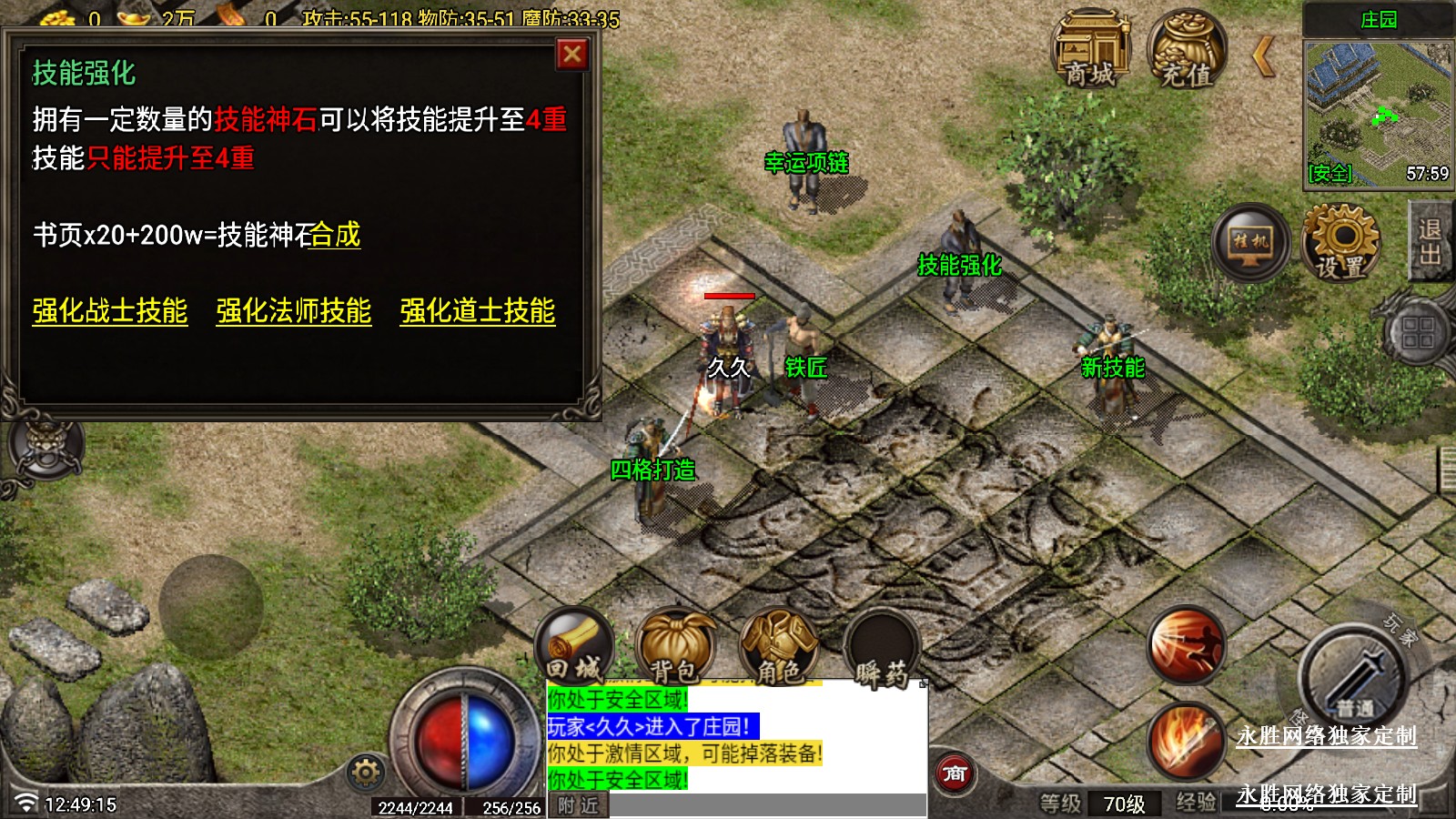Click the round red 商 button
This screenshot has width=1456, height=819.
[955, 774]
